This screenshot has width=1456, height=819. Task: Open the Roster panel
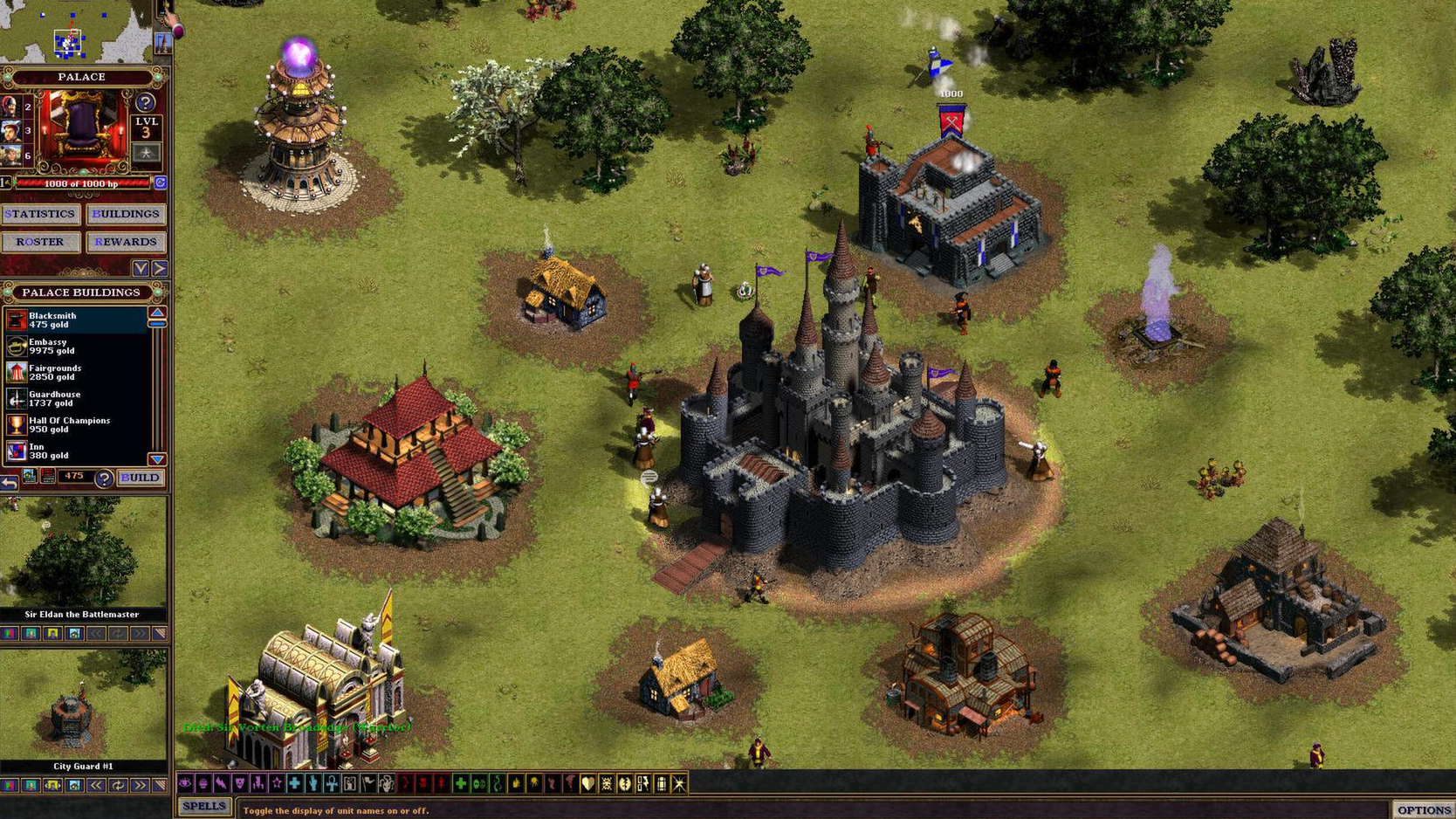(x=40, y=242)
